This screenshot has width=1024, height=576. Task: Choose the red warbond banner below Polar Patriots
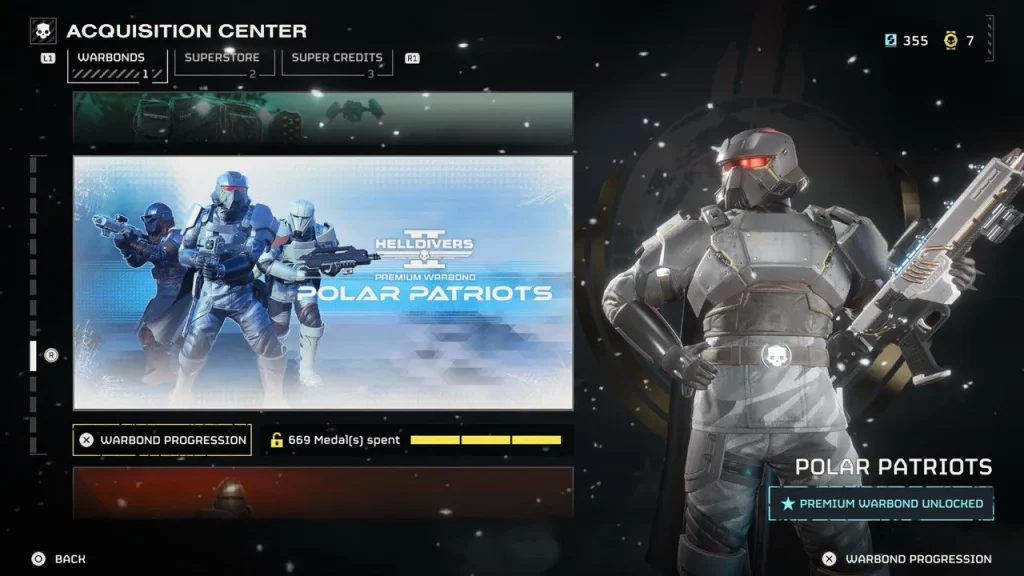point(323,491)
